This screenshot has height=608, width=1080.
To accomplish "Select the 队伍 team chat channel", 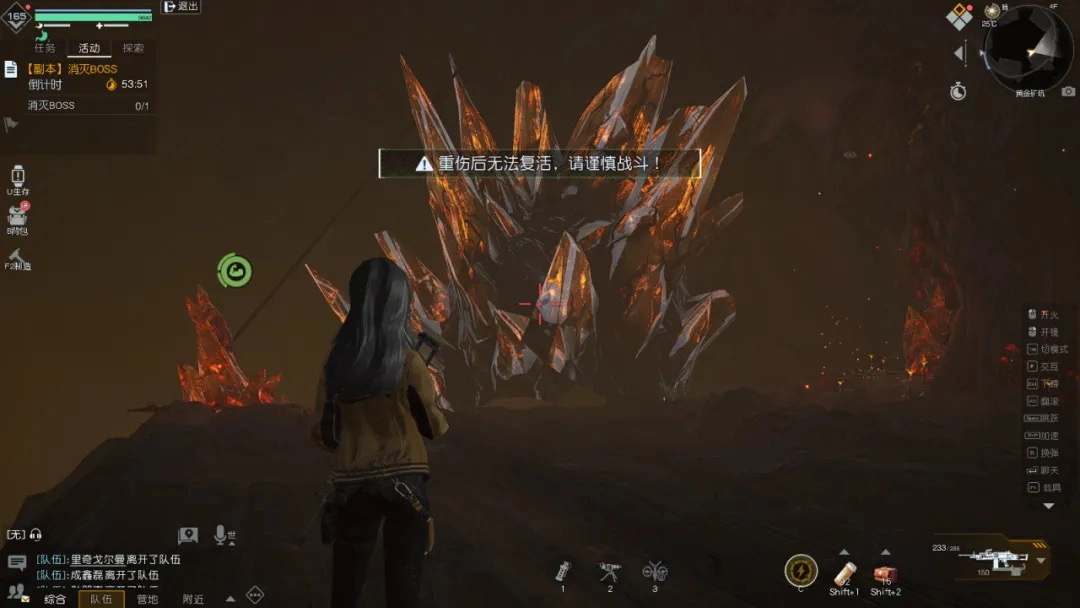I will click(x=101, y=599).
